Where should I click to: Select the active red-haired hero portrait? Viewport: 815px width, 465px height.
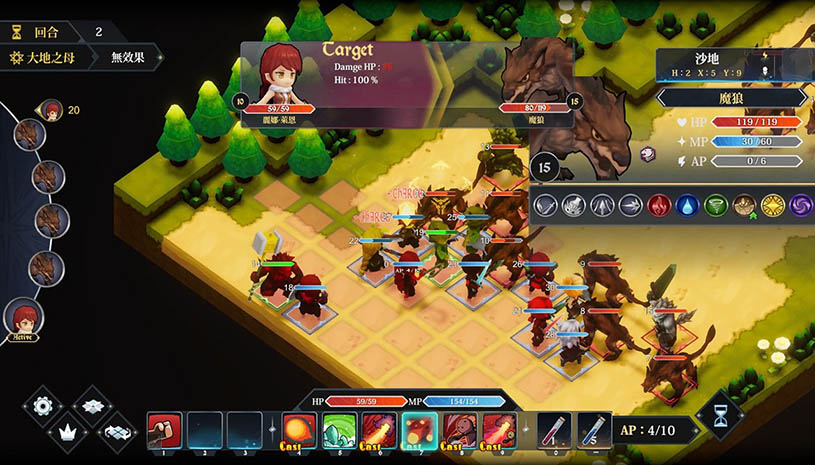click(22, 320)
